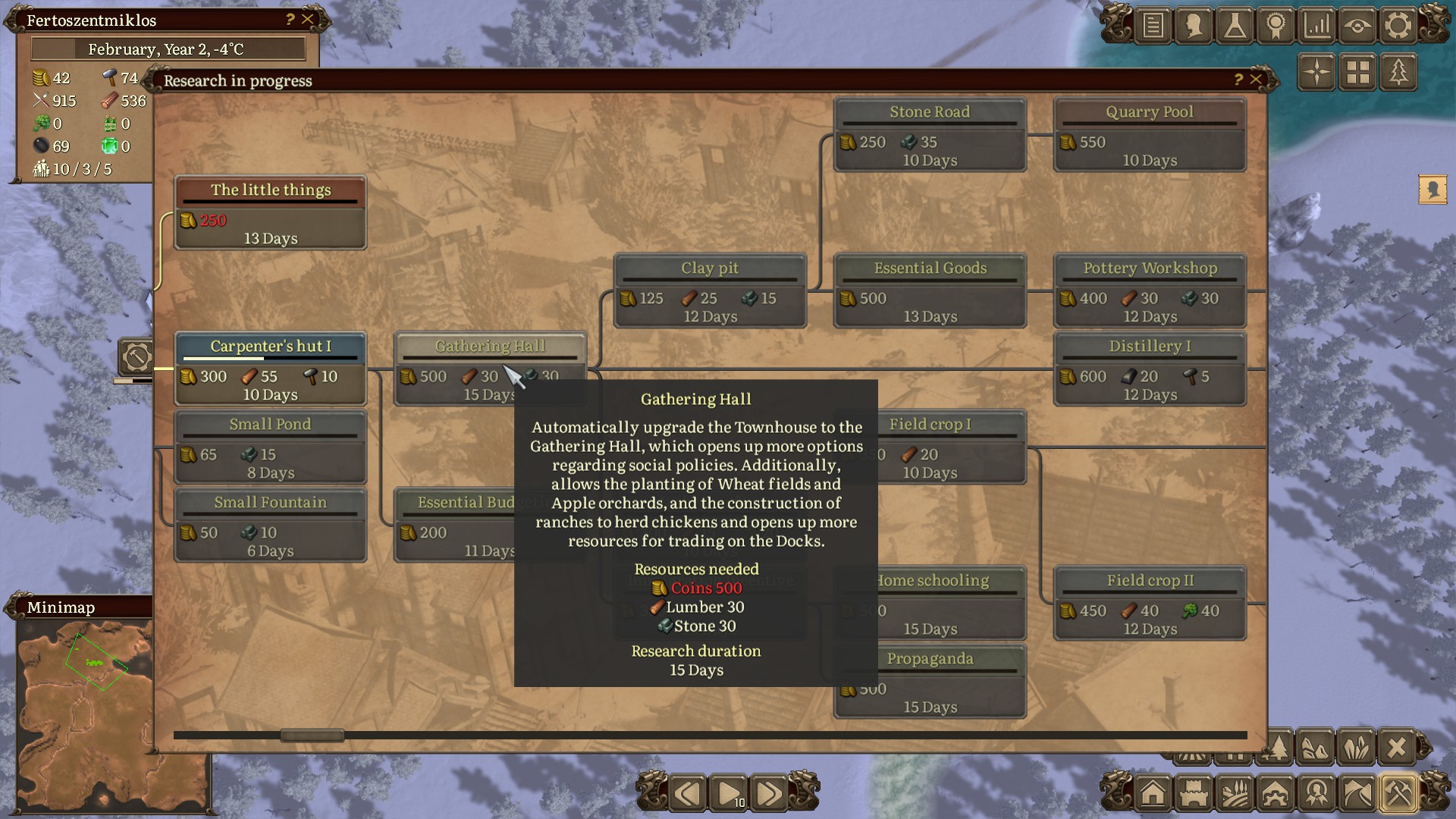
Task: Open help for the research window
Action: [1238, 80]
